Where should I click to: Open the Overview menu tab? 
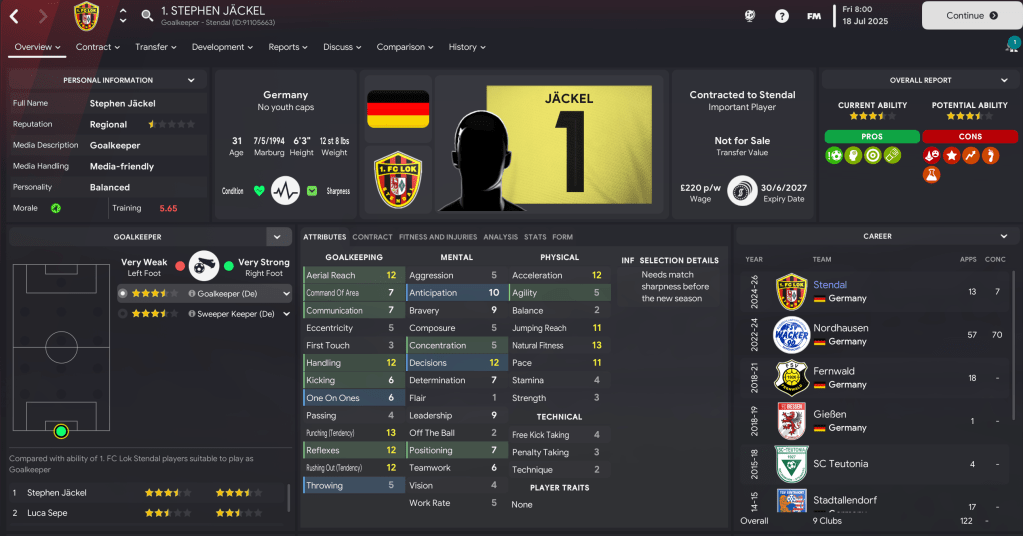click(38, 47)
